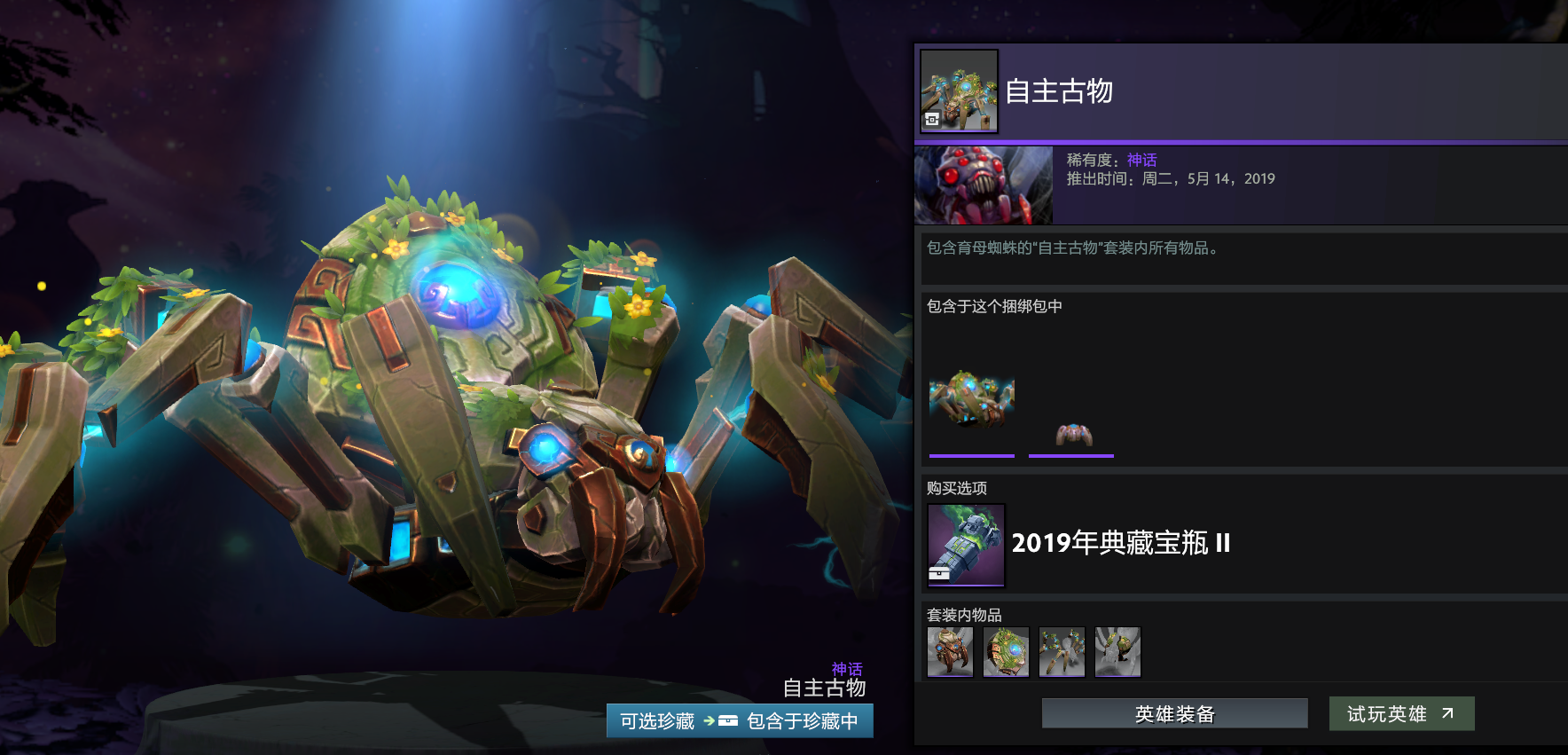Viewport: 1568px width, 755px height.
Task: Click the purple 神话 rarity link
Action: tap(1141, 160)
